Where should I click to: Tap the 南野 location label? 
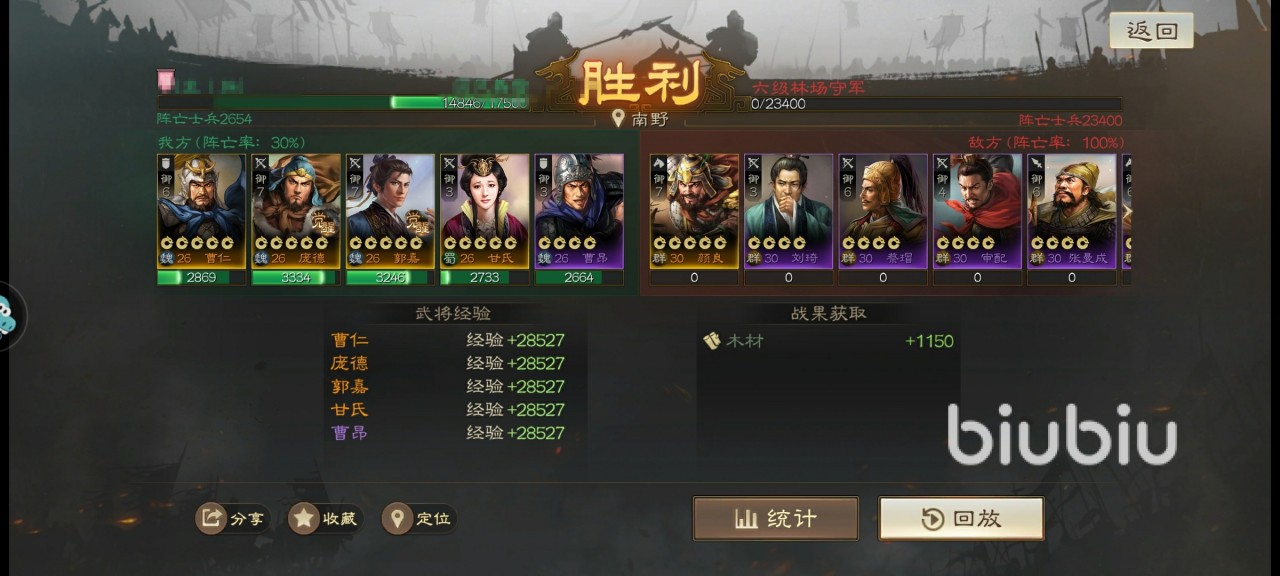point(641,119)
